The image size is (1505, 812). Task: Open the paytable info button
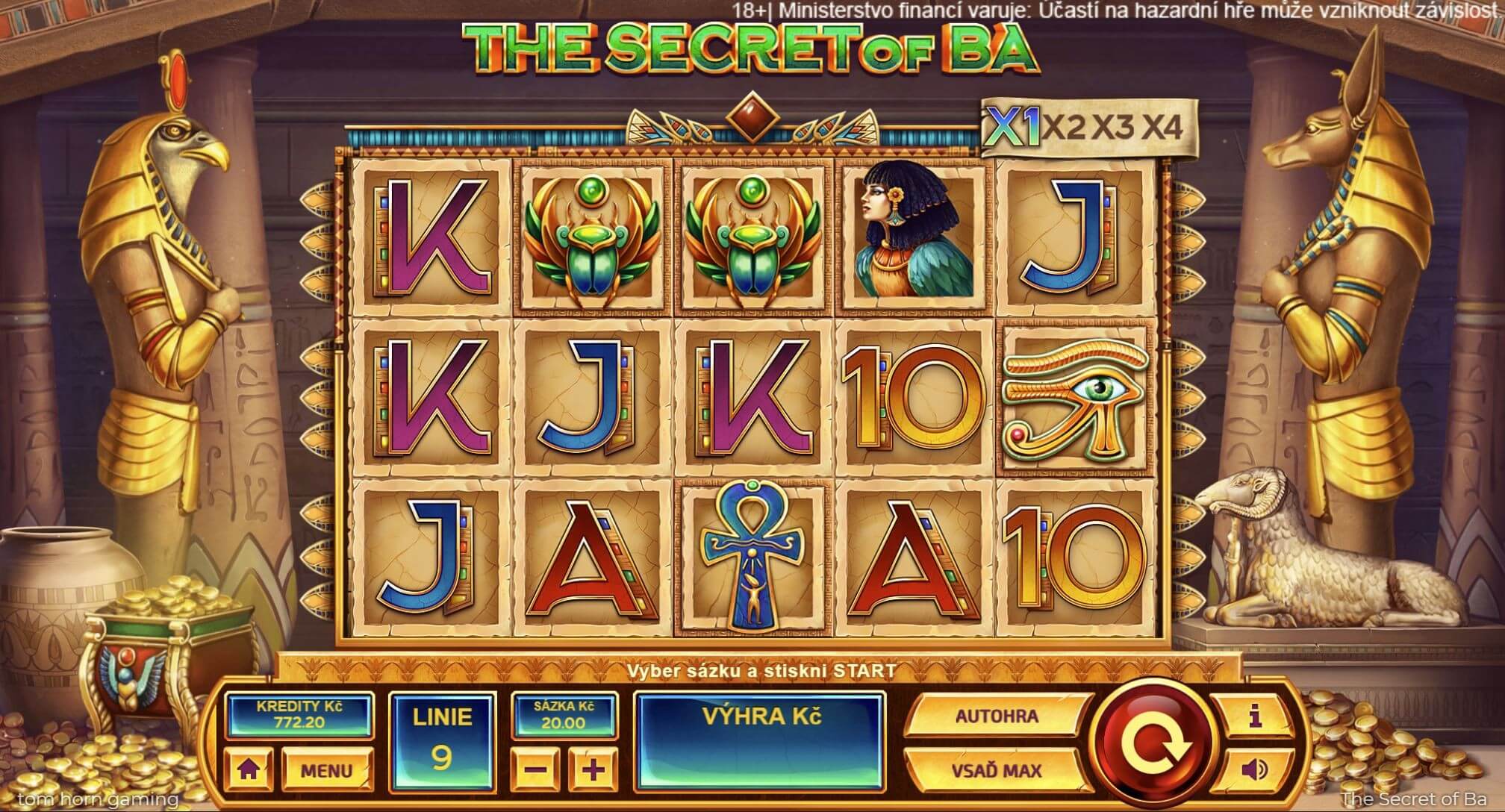(x=1255, y=717)
